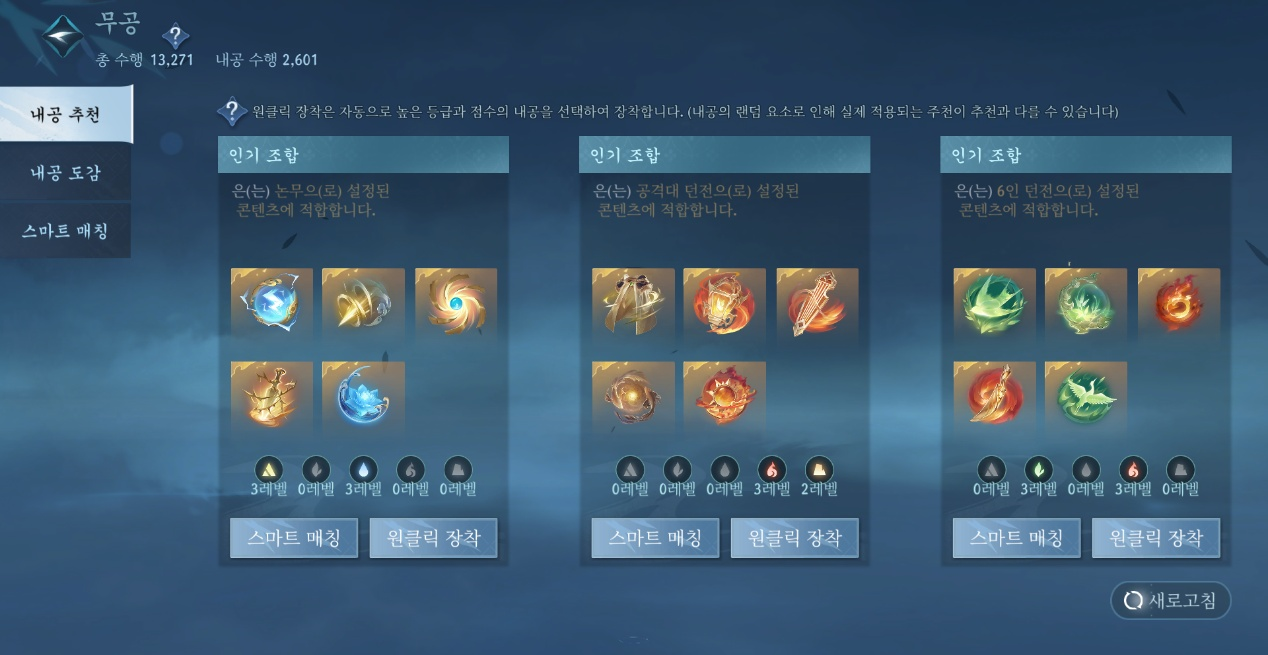Screen dimensions: 1268x655
Task: Select the blue water lotus inner skill
Action: pyautogui.click(x=363, y=396)
